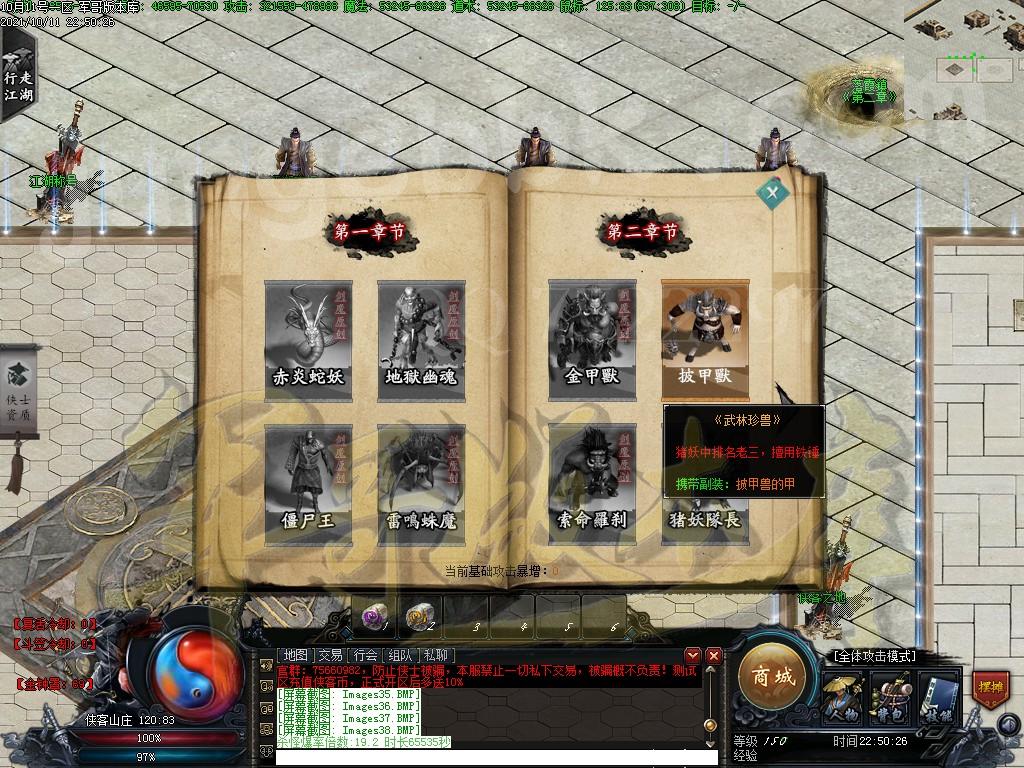Close the chat window with red X
This screenshot has height=768, width=1024.
tap(713, 656)
